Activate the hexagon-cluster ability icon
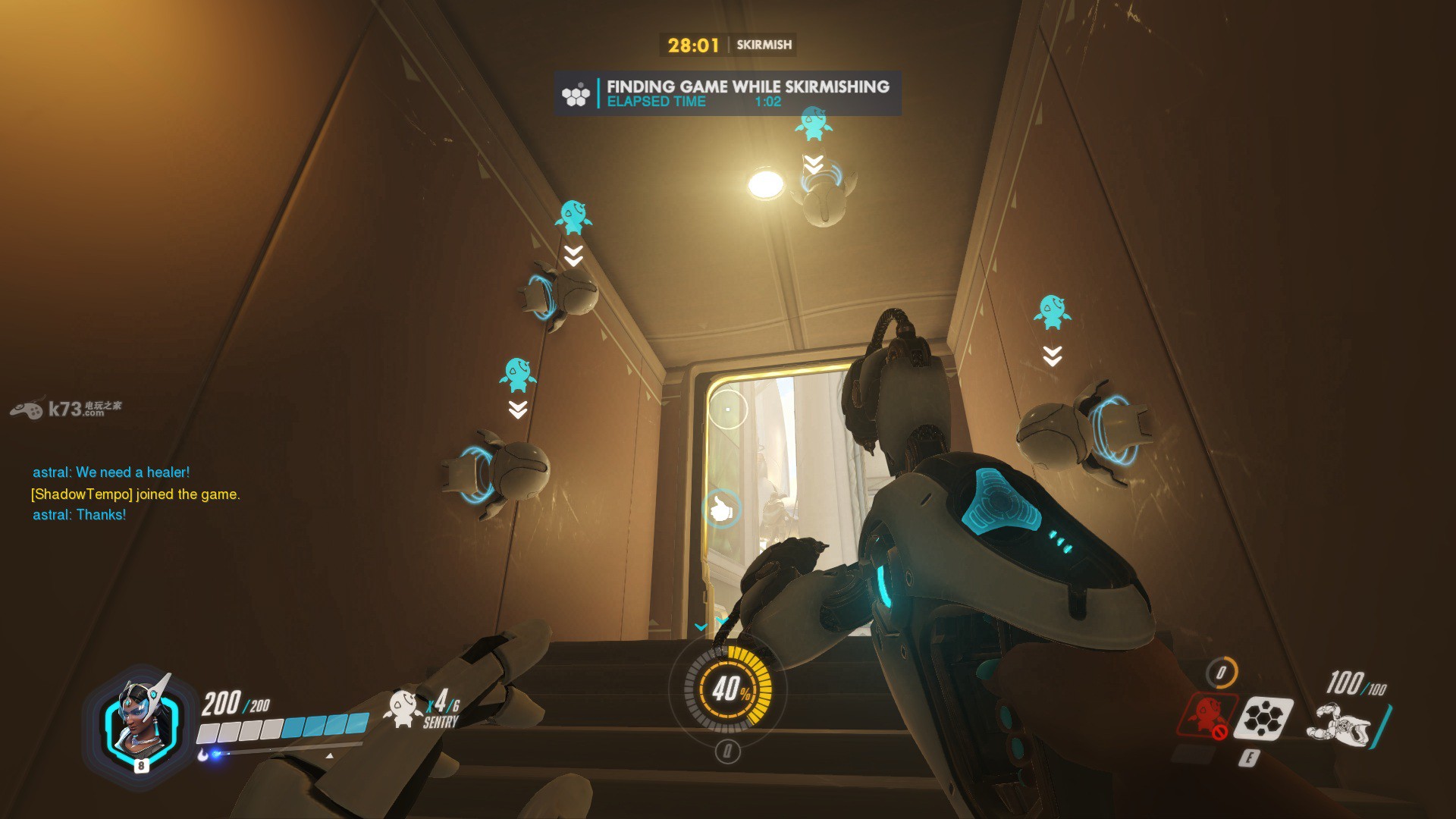 click(1262, 718)
